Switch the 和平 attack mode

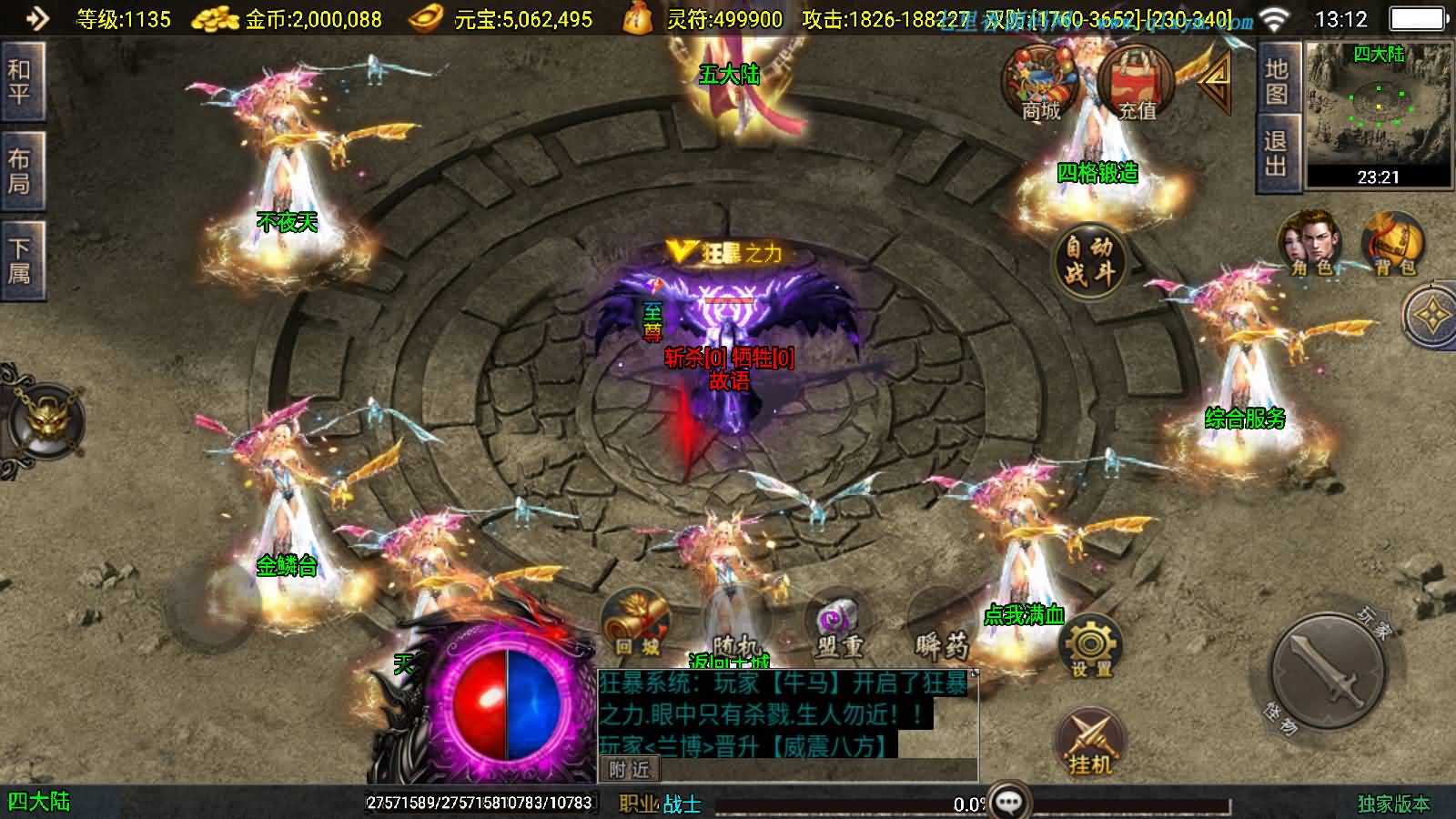[20, 82]
